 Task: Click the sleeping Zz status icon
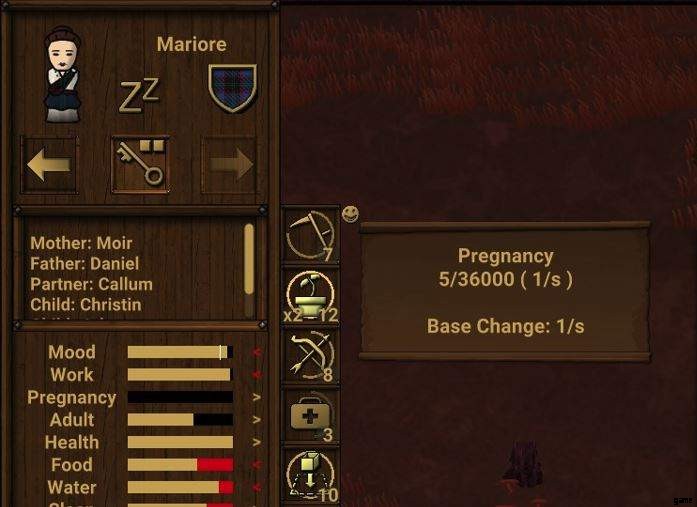pyautogui.click(x=138, y=94)
